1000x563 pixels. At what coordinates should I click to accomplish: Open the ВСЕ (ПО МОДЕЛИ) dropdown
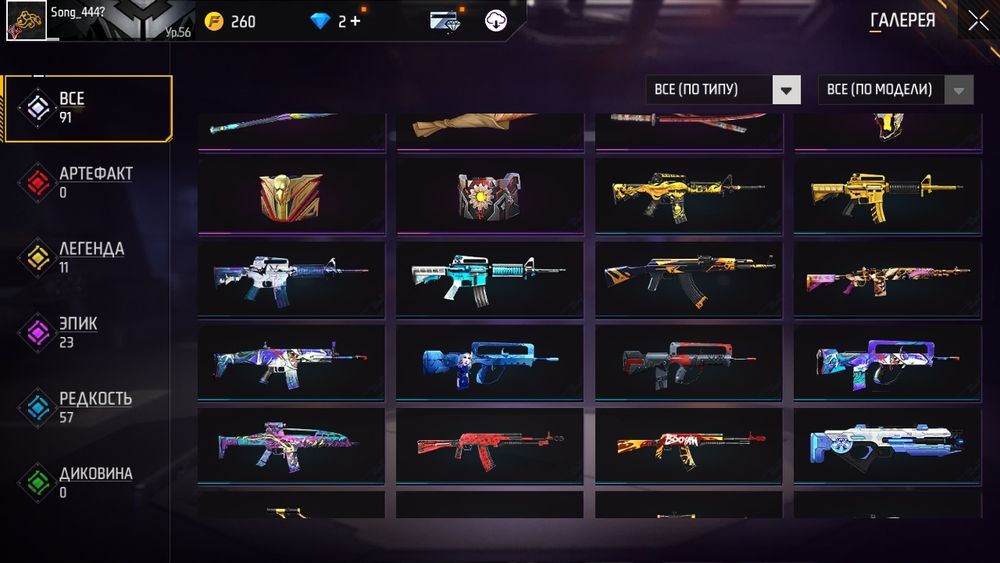click(x=896, y=90)
